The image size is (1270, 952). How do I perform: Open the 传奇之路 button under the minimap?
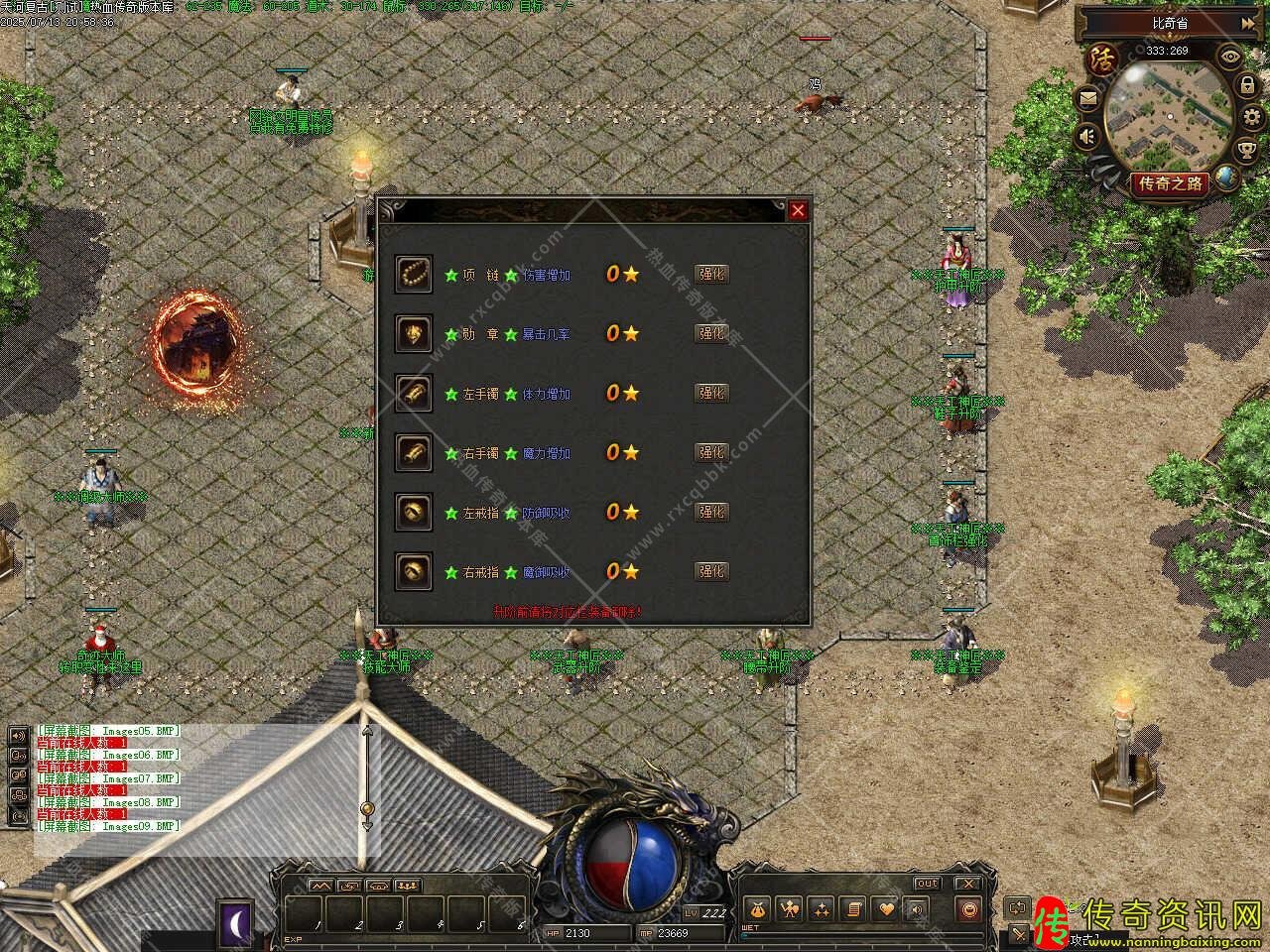click(1171, 183)
